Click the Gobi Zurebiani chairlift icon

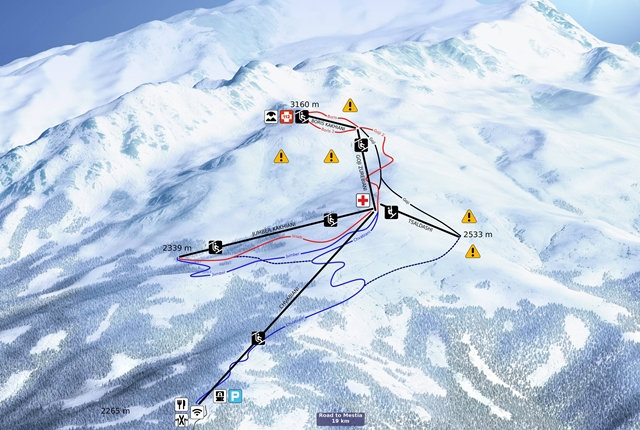361,145
